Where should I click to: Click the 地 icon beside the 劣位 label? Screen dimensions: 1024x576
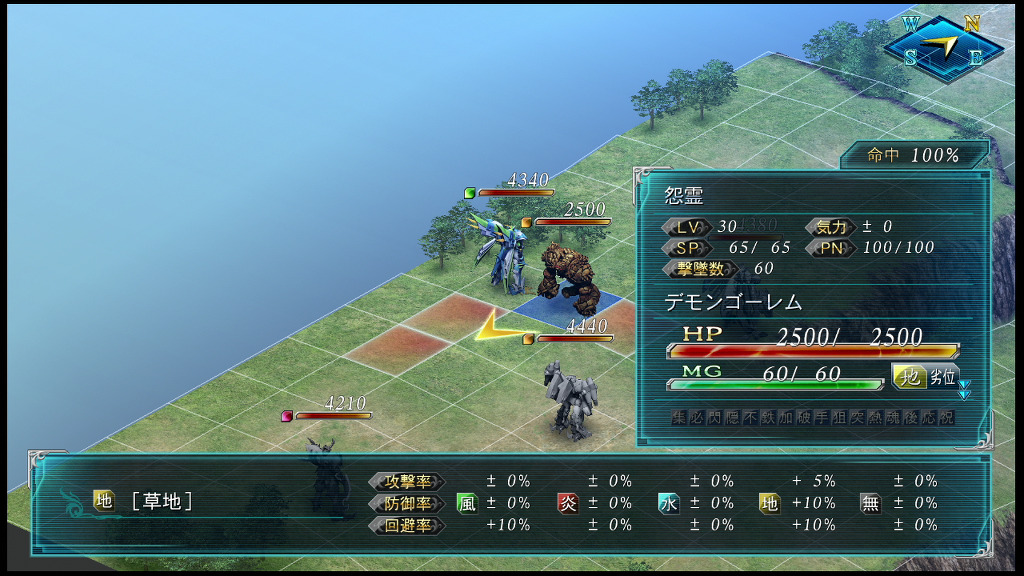click(x=908, y=378)
